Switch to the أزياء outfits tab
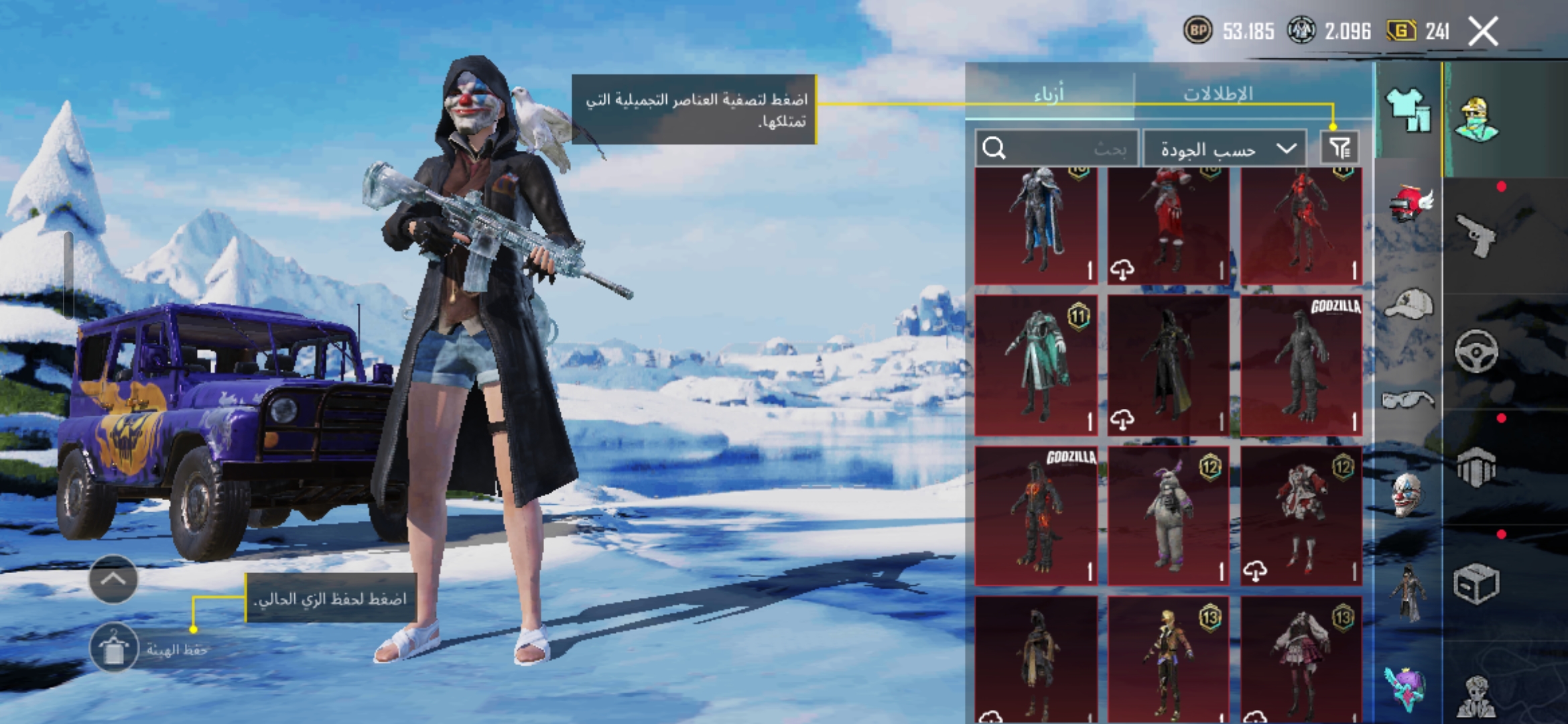 pos(1049,94)
